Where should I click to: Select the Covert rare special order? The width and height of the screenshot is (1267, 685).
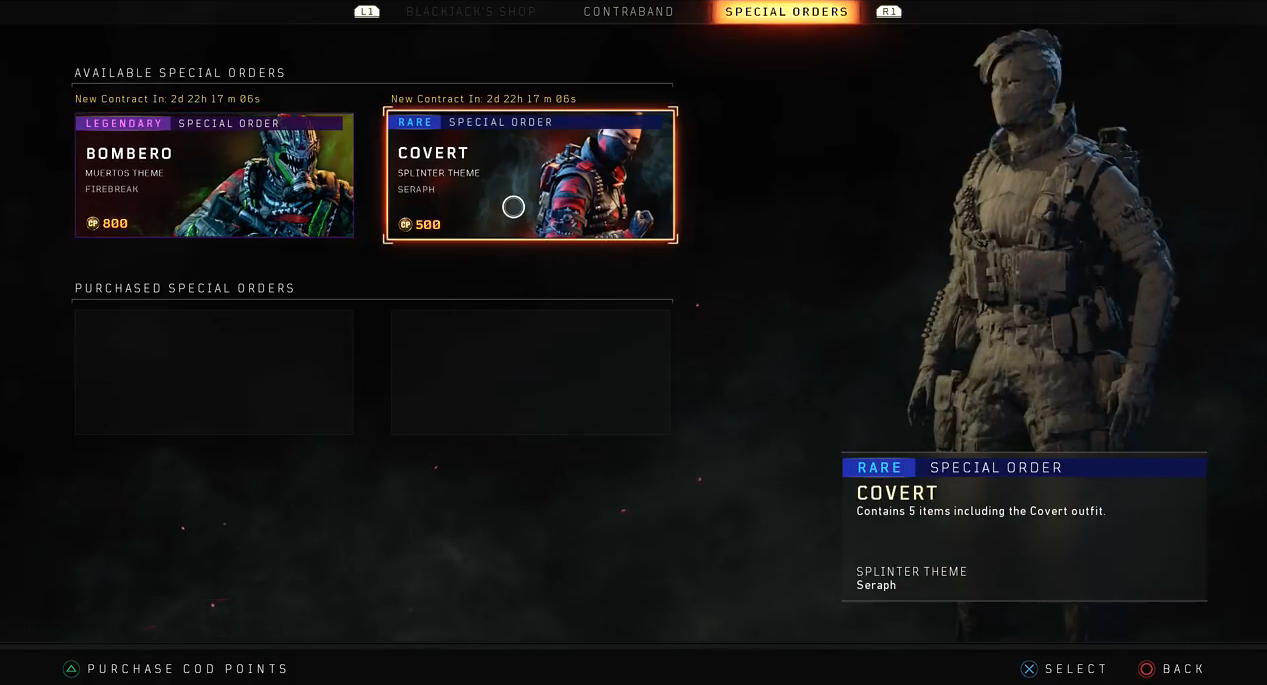(531, 175)
